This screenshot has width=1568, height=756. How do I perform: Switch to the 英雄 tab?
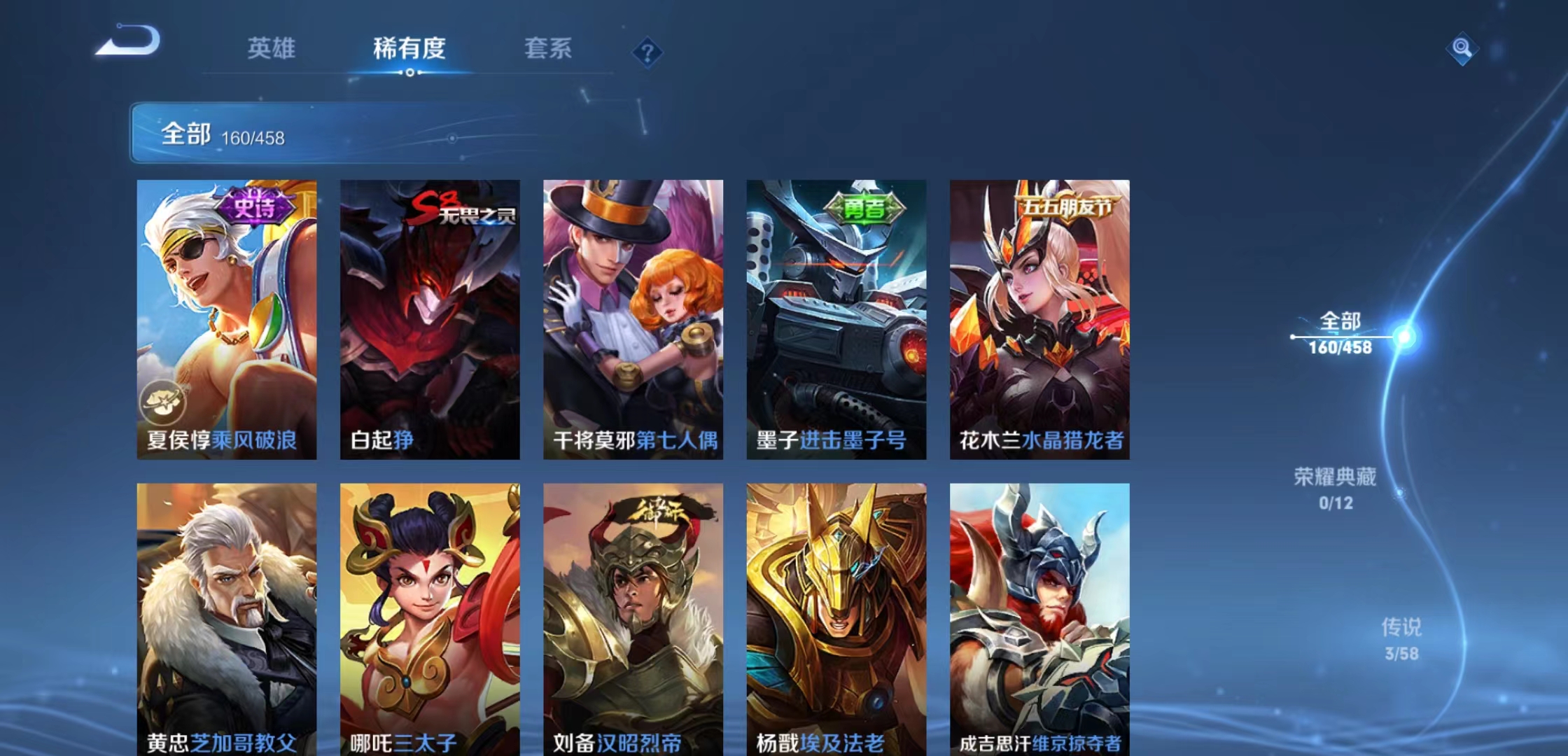pyautogui.click(x=272, y=49)
